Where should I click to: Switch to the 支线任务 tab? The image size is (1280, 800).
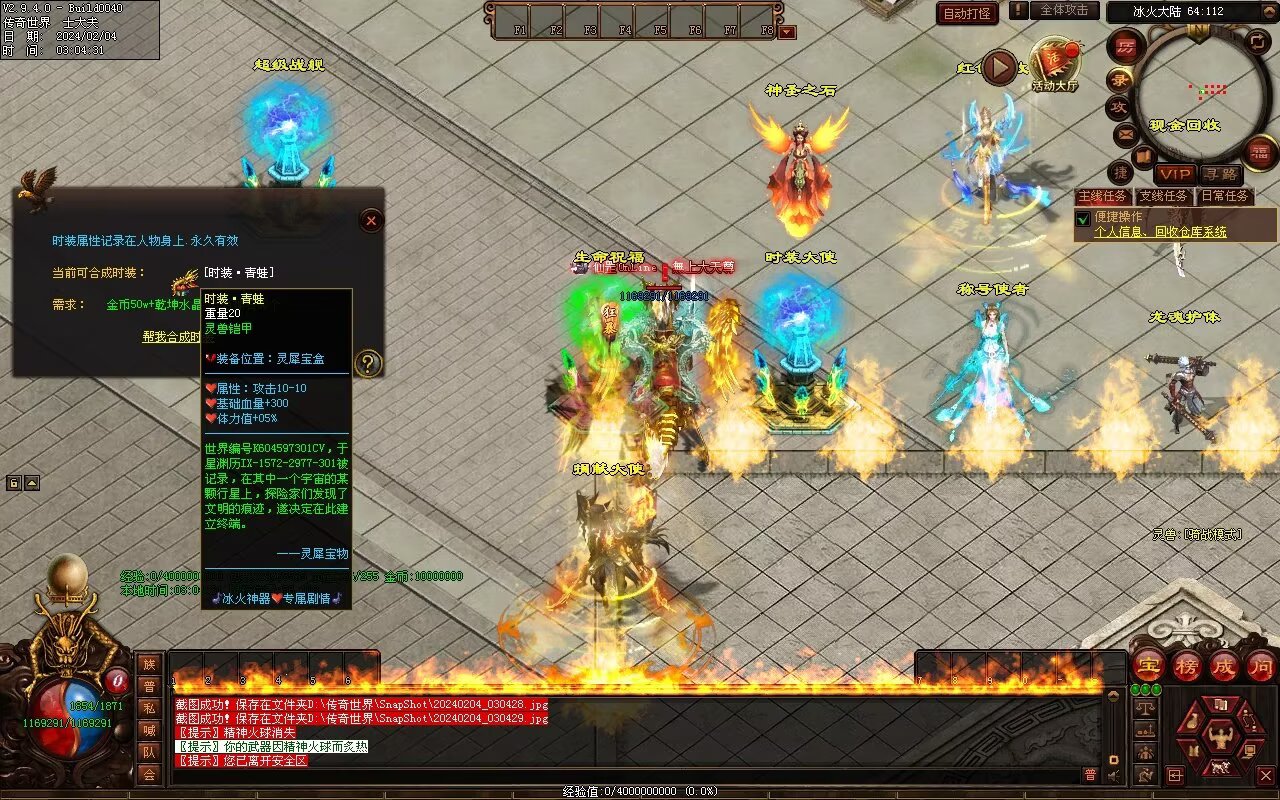(x=1164, y=196)
